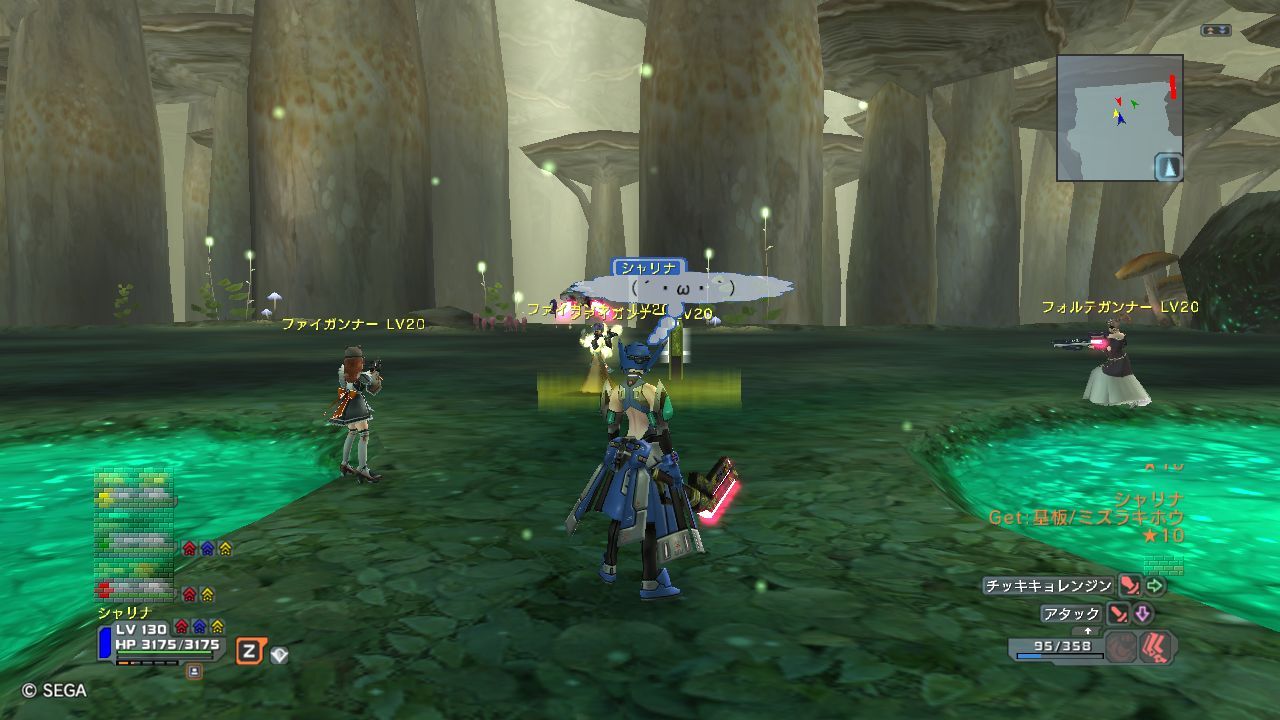Viewport: 1280px width, 720px height.
Task: Click the small up-arrow tab above the PP gauge
Action: click(x=1088, y=631)
